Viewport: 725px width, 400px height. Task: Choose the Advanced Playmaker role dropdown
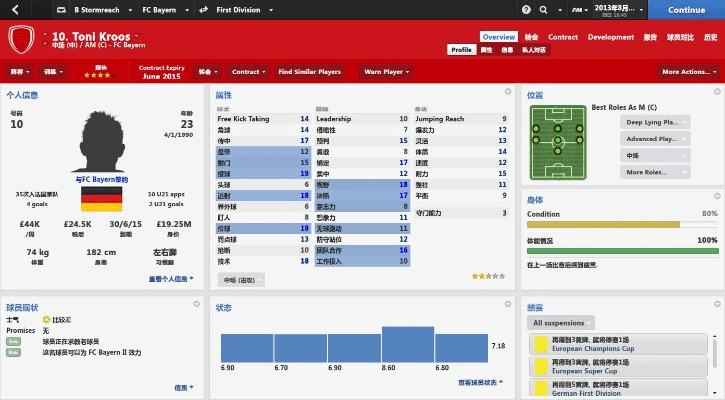pos(656,139)
